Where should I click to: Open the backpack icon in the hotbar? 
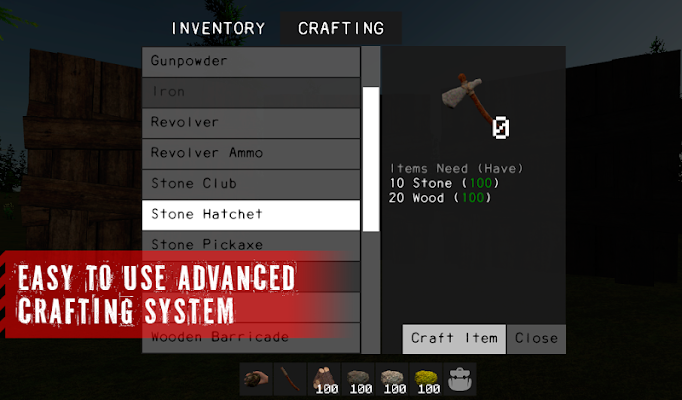click(461, 379)
